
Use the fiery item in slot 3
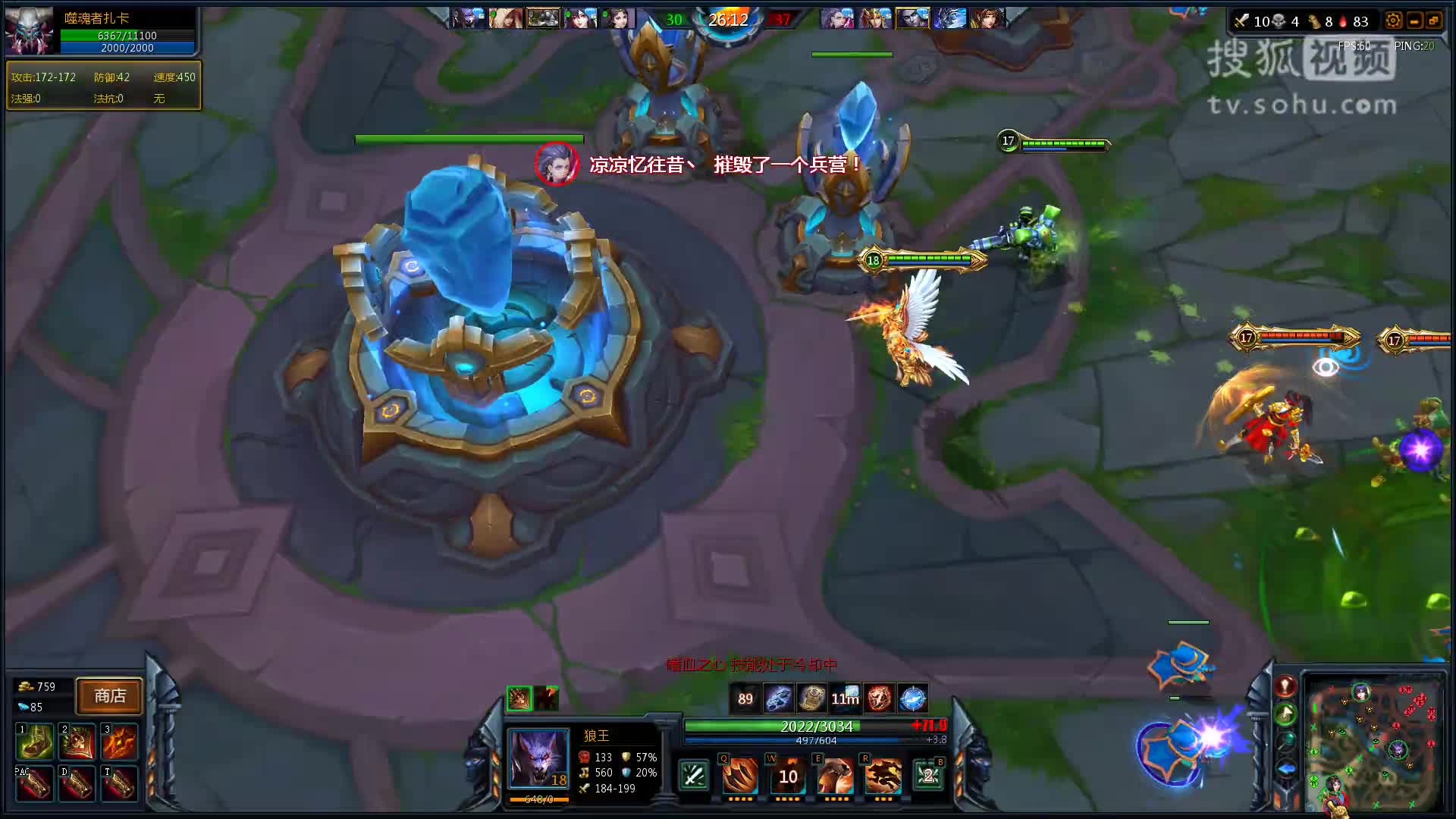(x=119, y=741)
